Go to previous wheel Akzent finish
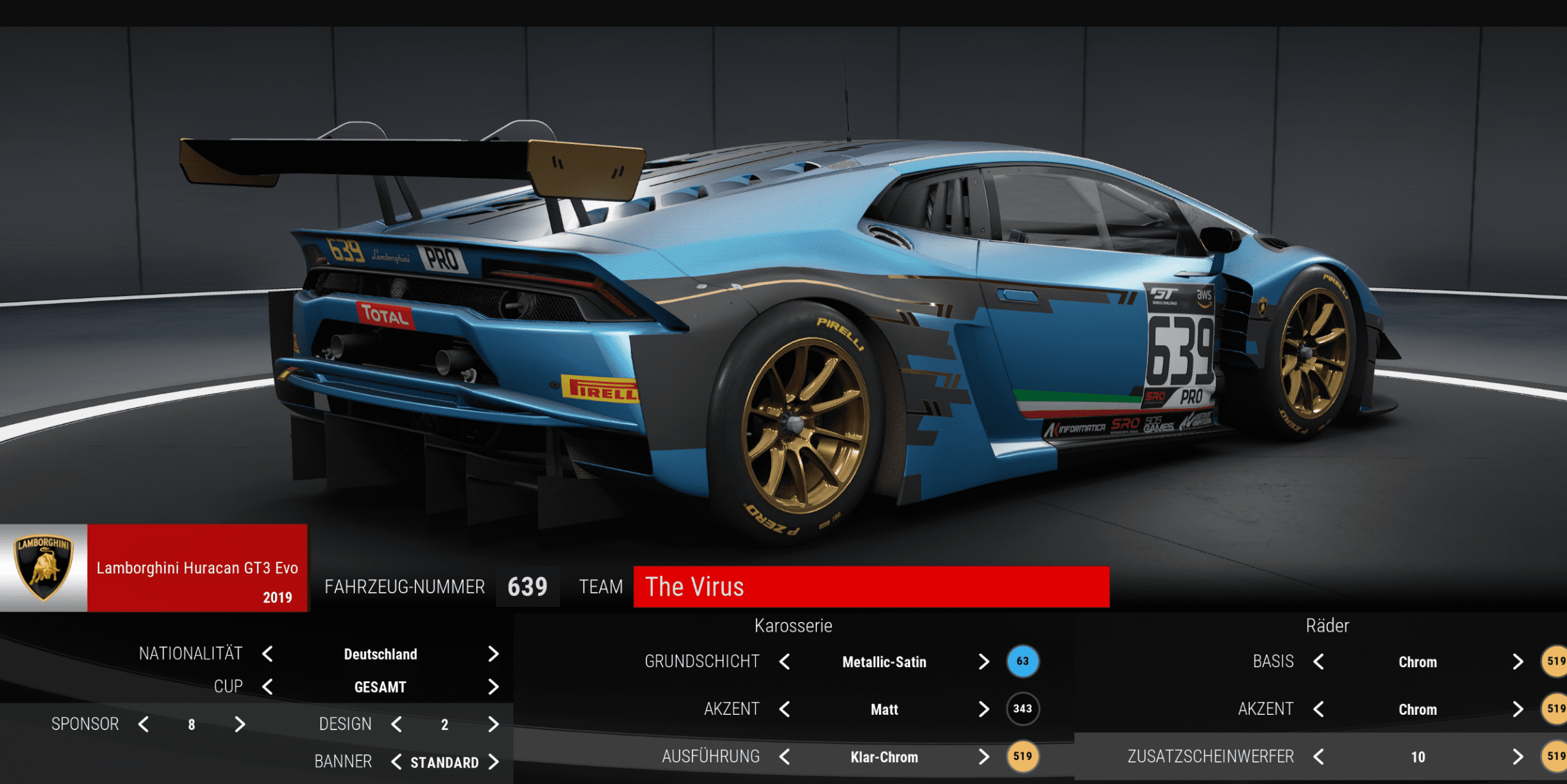The width and height of the screenshot is (1567, 784). [1319, 709]
